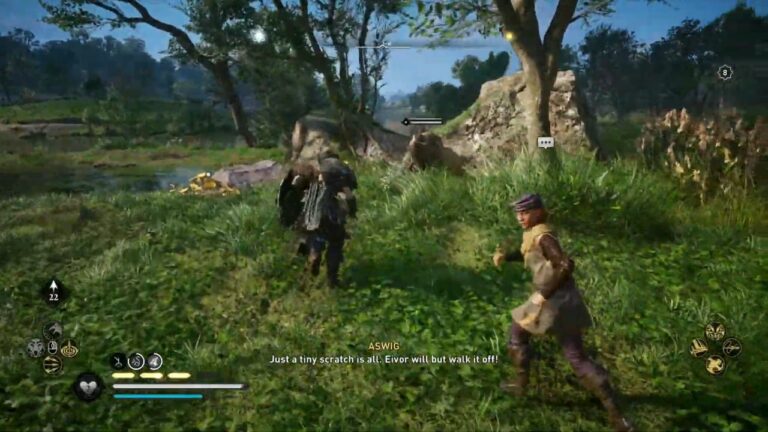Use the bottom striped ability in left wheel
This screenshot has height=432, width=768.
[x=52, y=365]
